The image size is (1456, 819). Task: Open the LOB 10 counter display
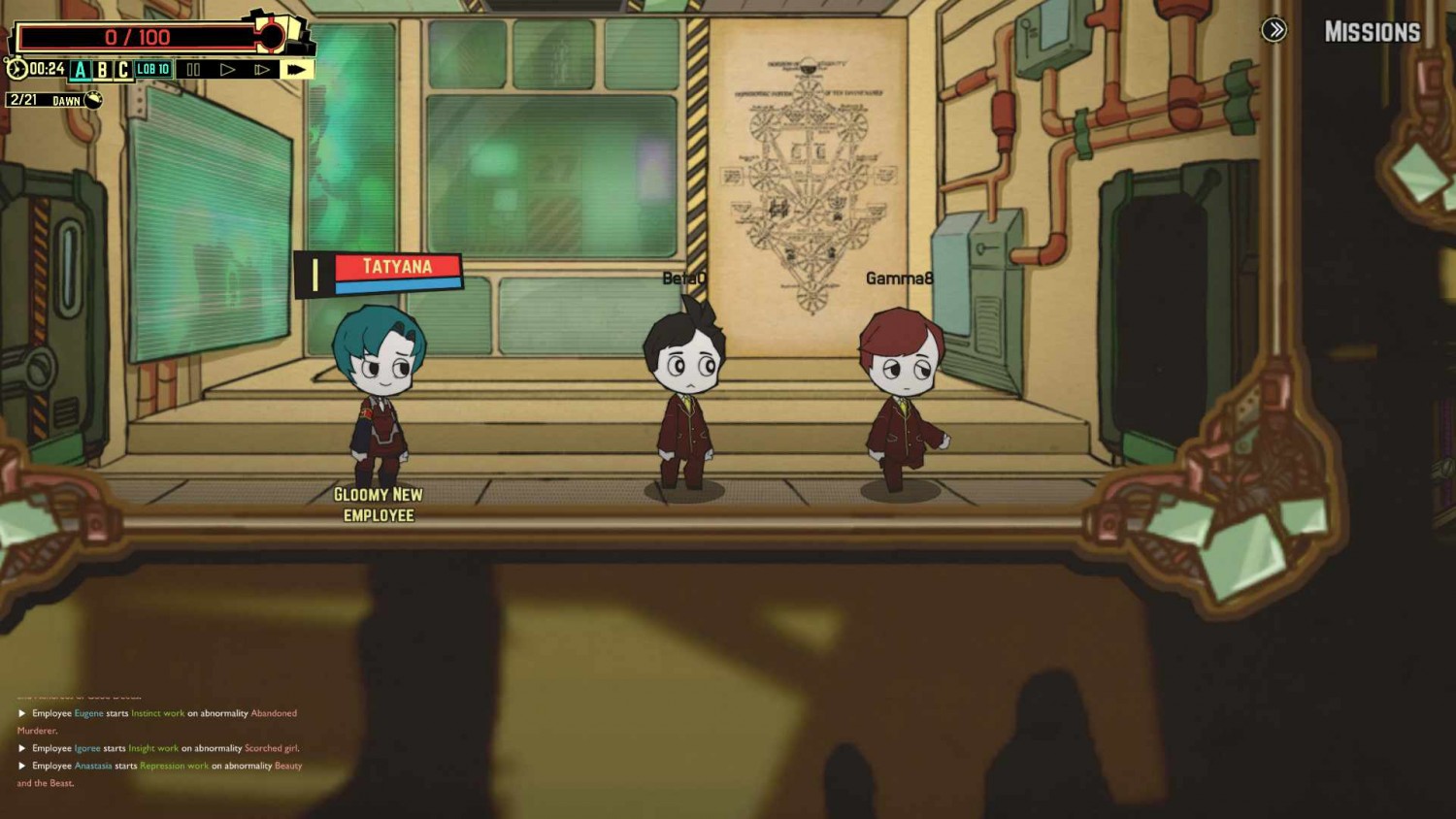coord(153,69)
